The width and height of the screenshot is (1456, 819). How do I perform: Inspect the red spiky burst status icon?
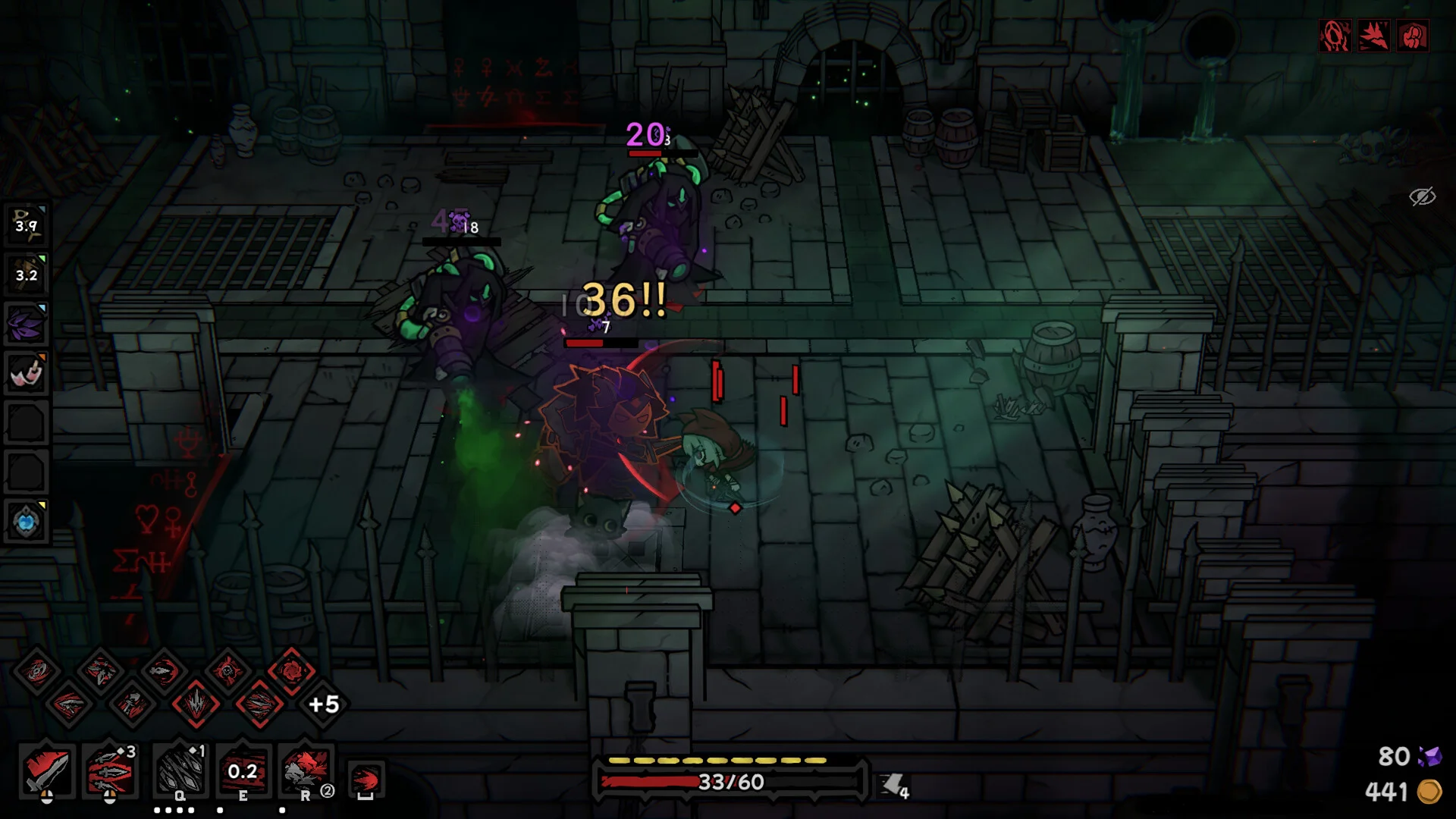(1373, 36)
